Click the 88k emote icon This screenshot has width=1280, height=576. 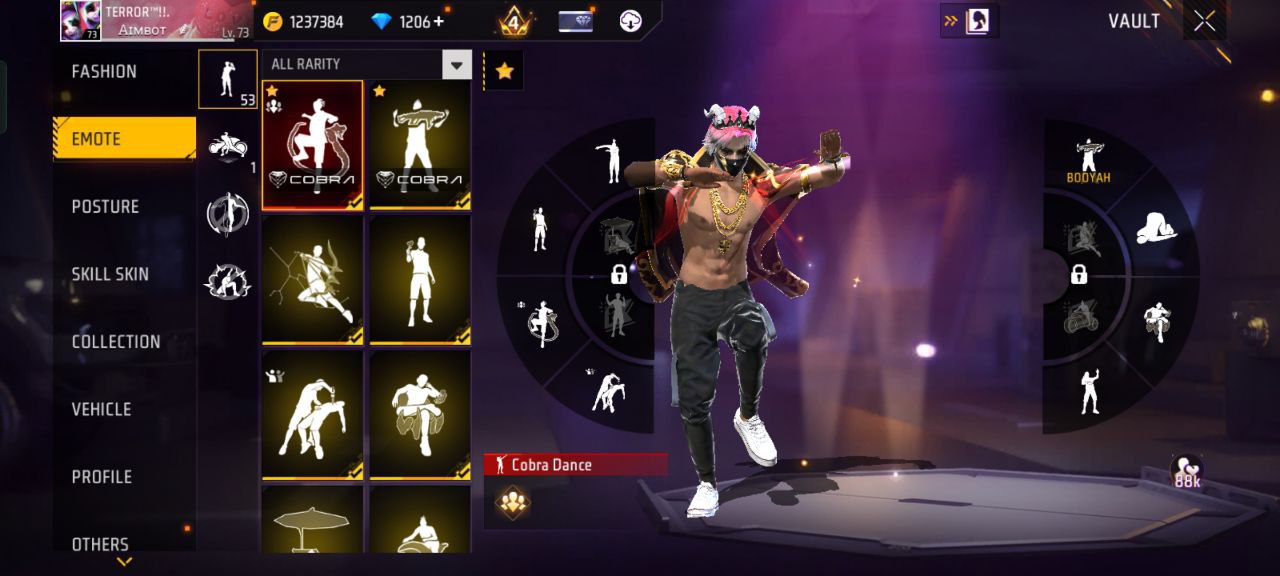[x=1187, y=472]
